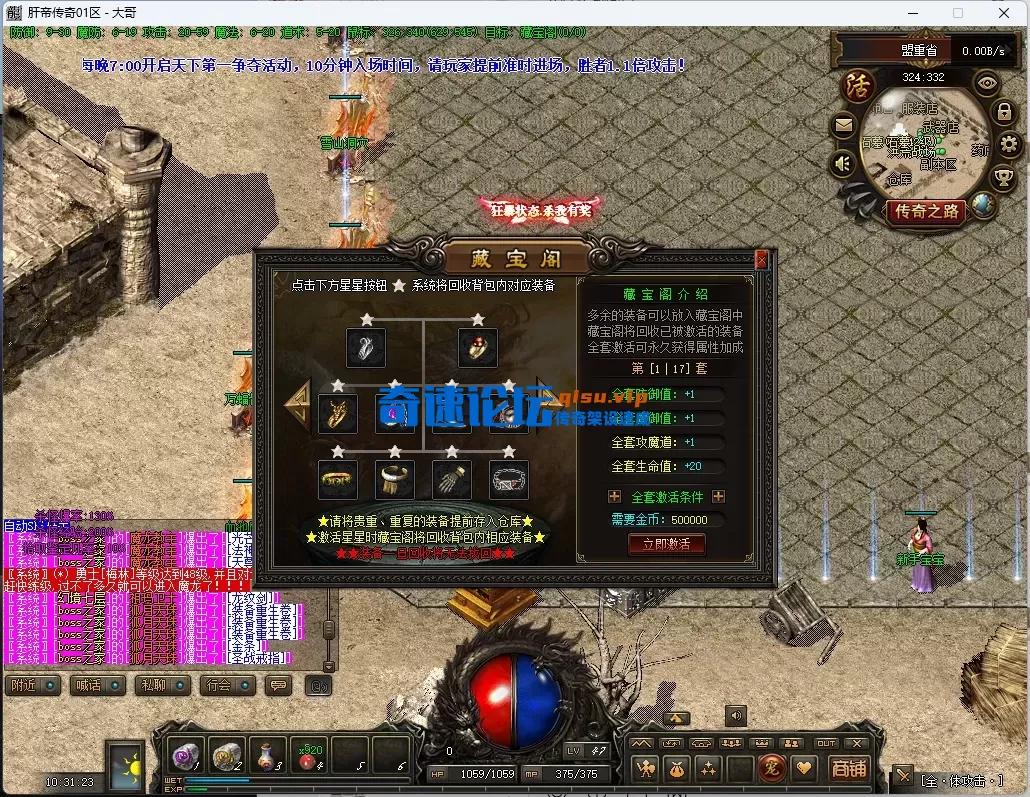Open the world globe map icon
1030x797 pixels.
tap(983, 206)
